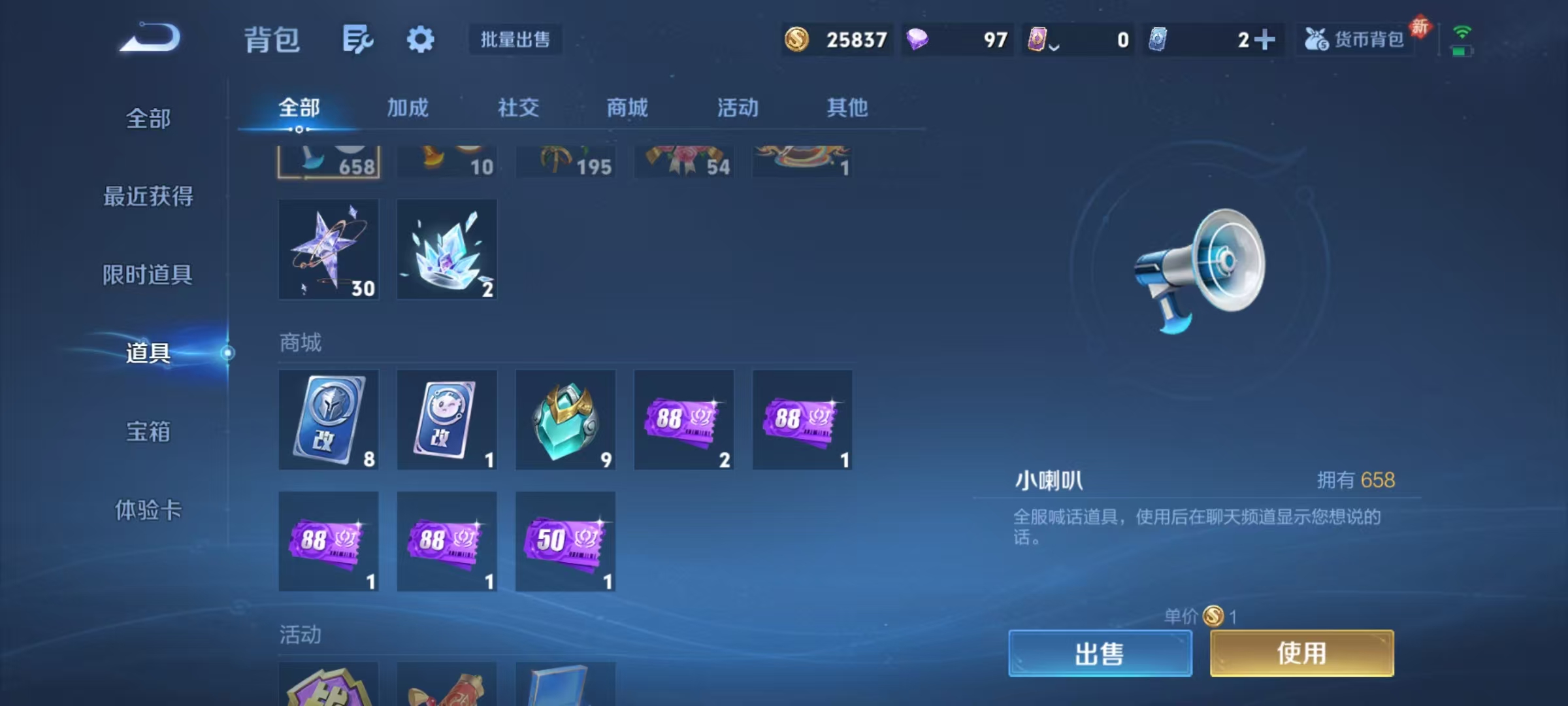
Task: Select the blue 改 card item
Action: coord(329,419)
